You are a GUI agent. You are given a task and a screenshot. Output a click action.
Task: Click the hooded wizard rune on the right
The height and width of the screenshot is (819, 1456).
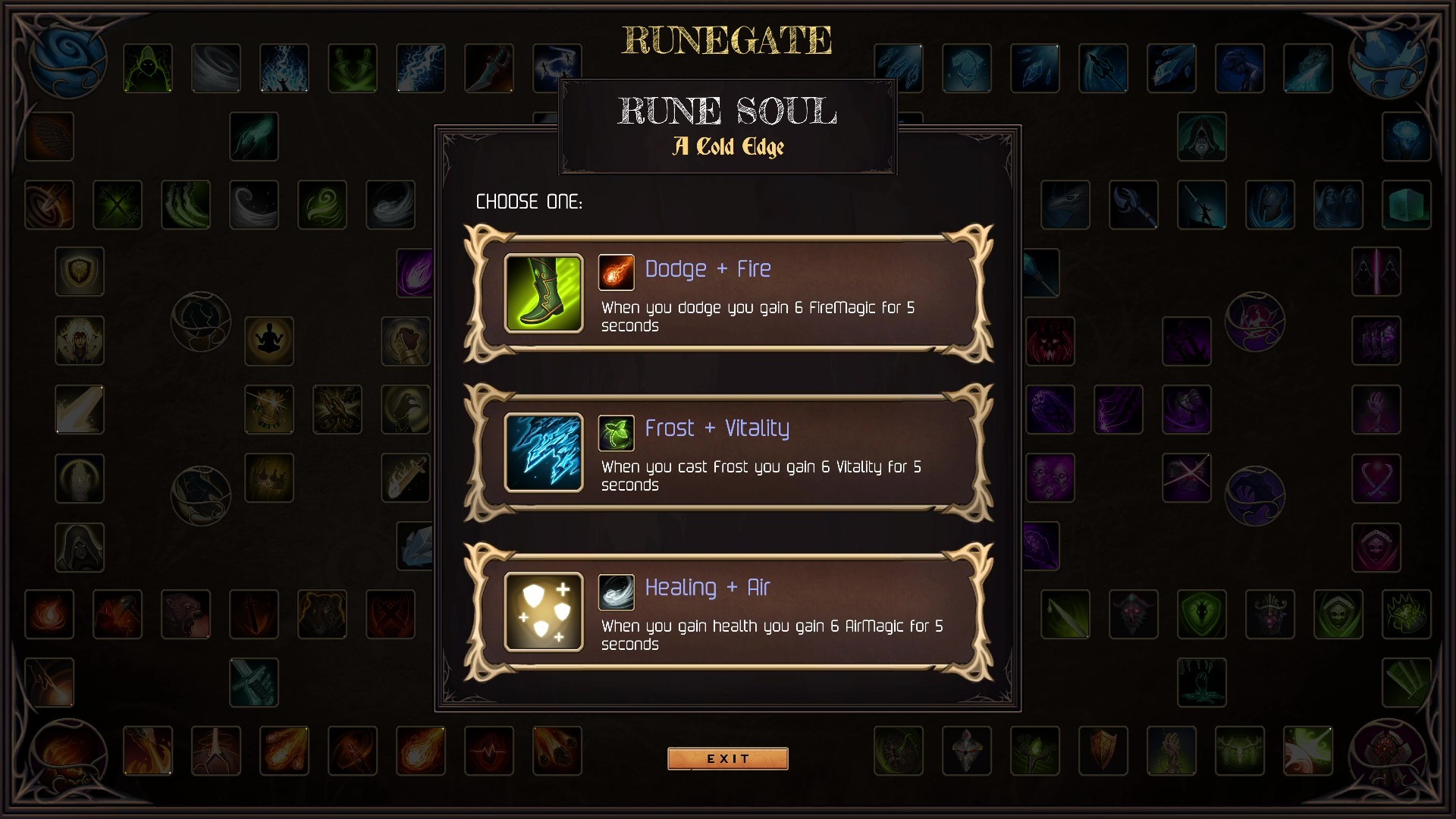[1203, 138]
